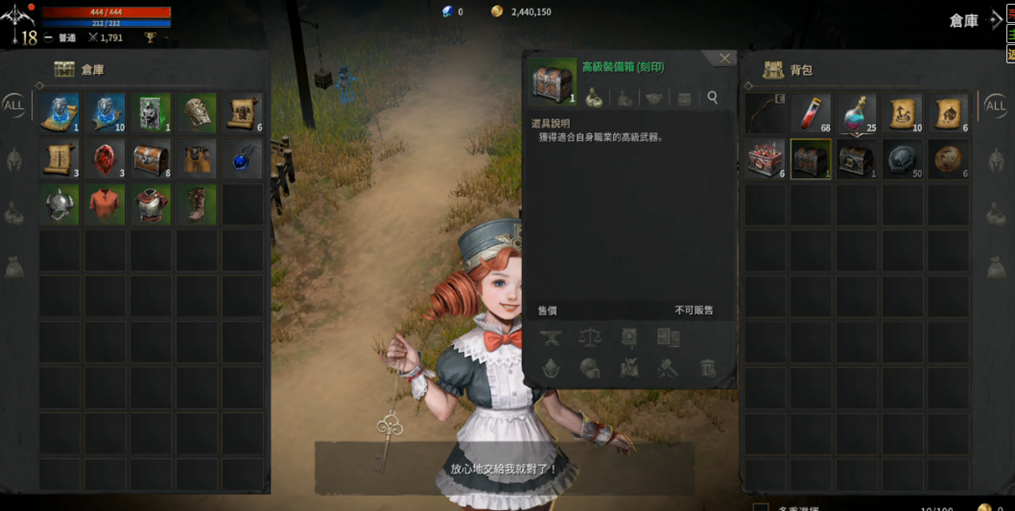Click the bronze coin stack in backpack
This screenshot has height=511, width=1015.
(x=948, y=159)
